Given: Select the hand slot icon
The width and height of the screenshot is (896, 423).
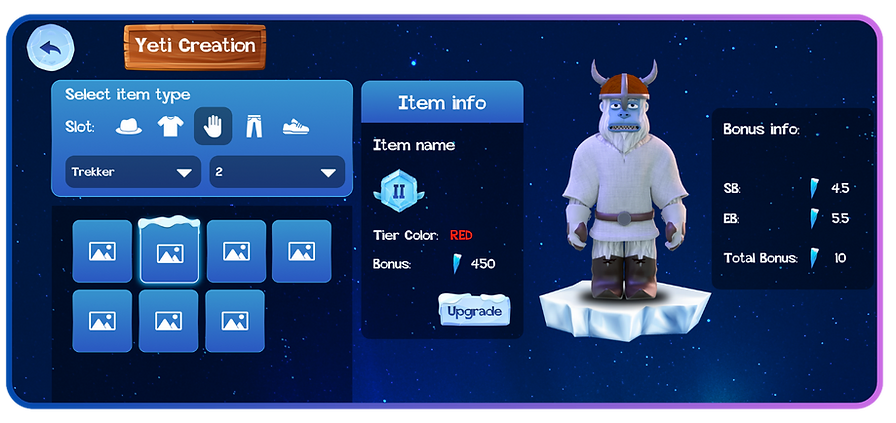Looking at the screenshot, I should point(213,127).
